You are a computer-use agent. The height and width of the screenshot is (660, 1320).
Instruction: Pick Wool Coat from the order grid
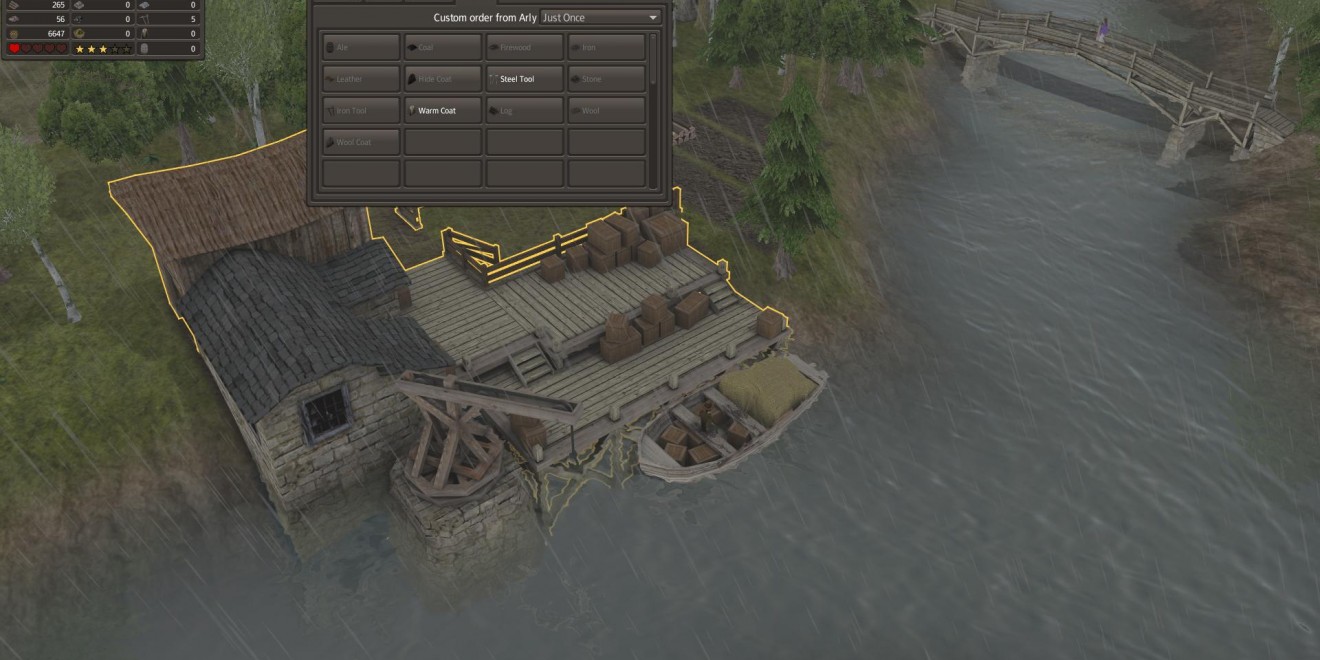[361, 142]
